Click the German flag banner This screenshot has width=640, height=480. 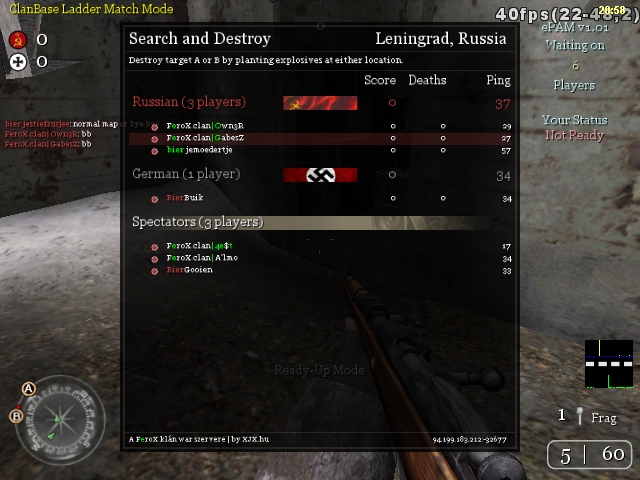320,175
